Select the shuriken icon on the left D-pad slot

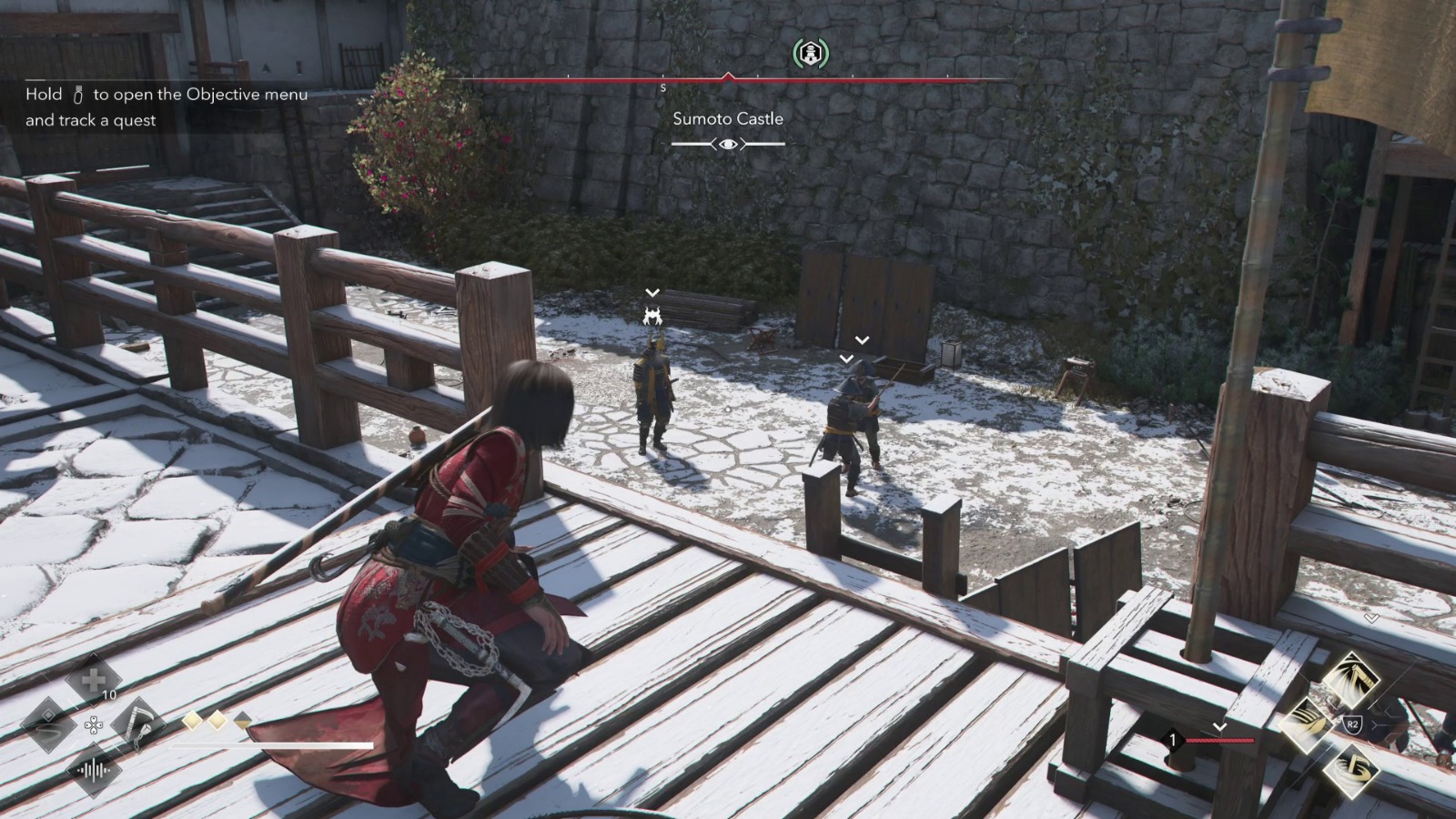point(47,725)
